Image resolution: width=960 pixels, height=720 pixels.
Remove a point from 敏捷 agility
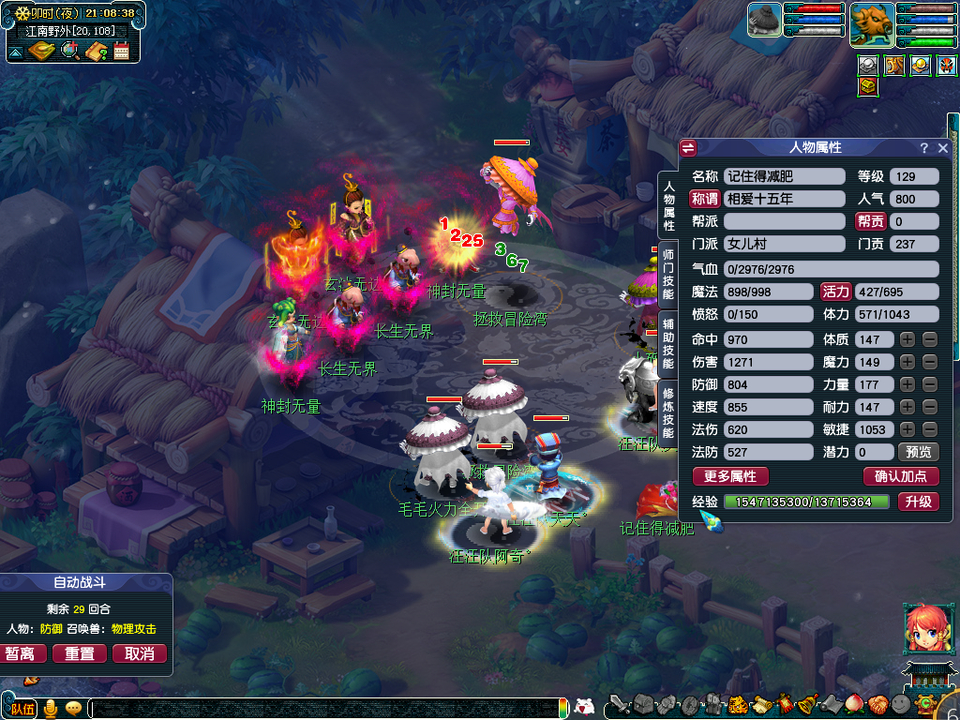pos(929,430)
